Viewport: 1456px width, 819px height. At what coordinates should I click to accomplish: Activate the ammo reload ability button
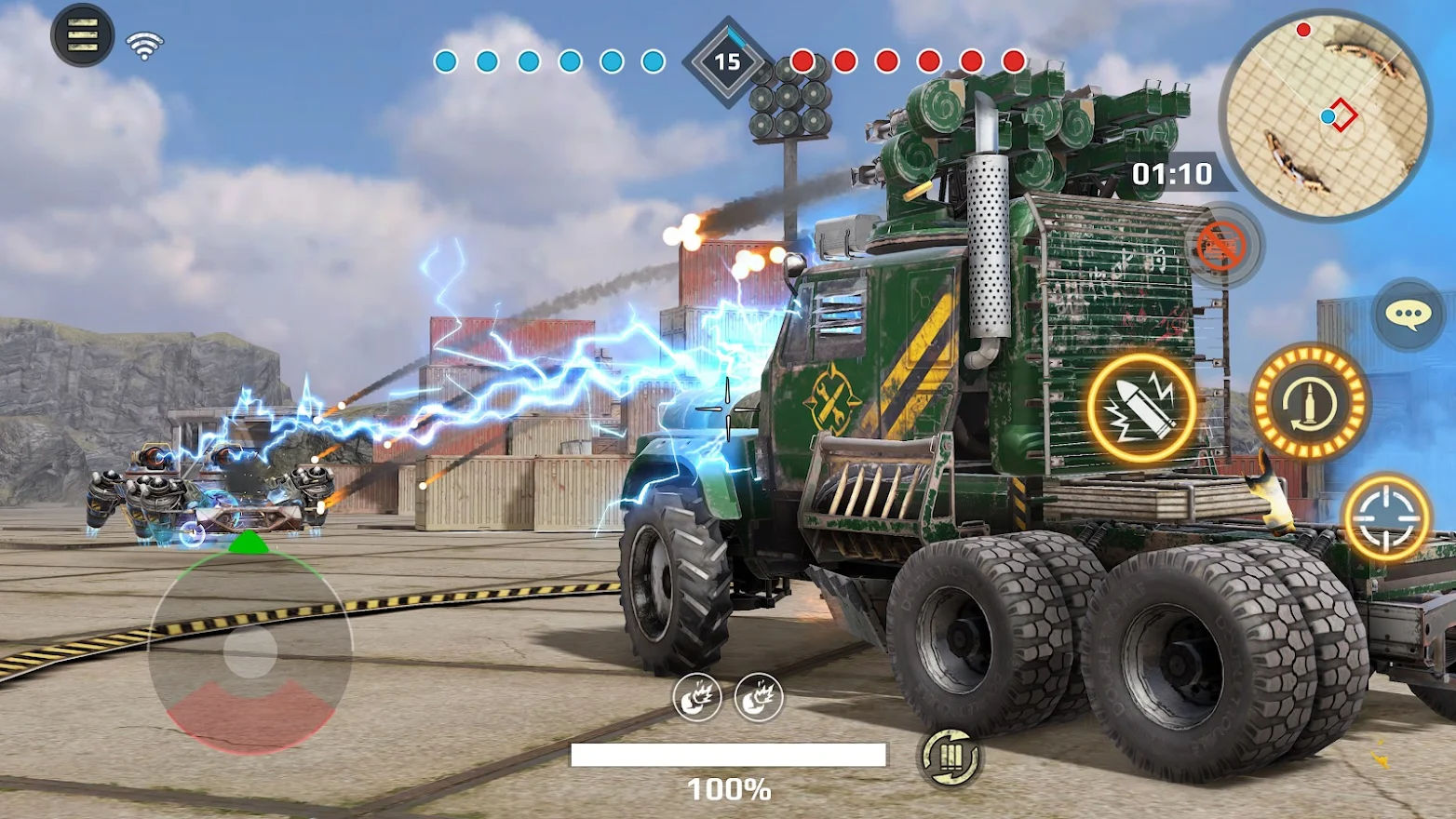tap(1309, 402)
